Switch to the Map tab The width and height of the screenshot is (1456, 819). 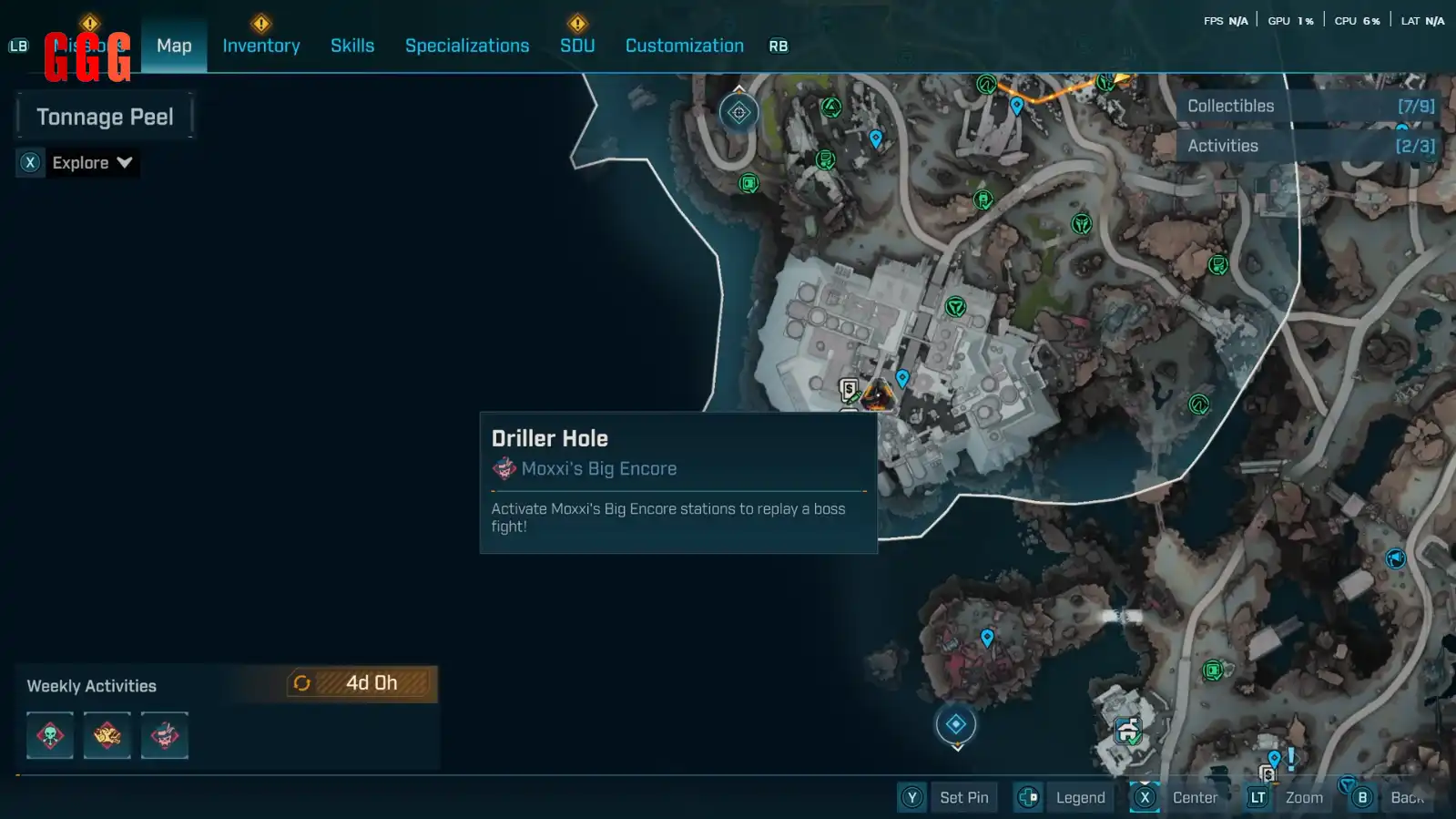174,46
